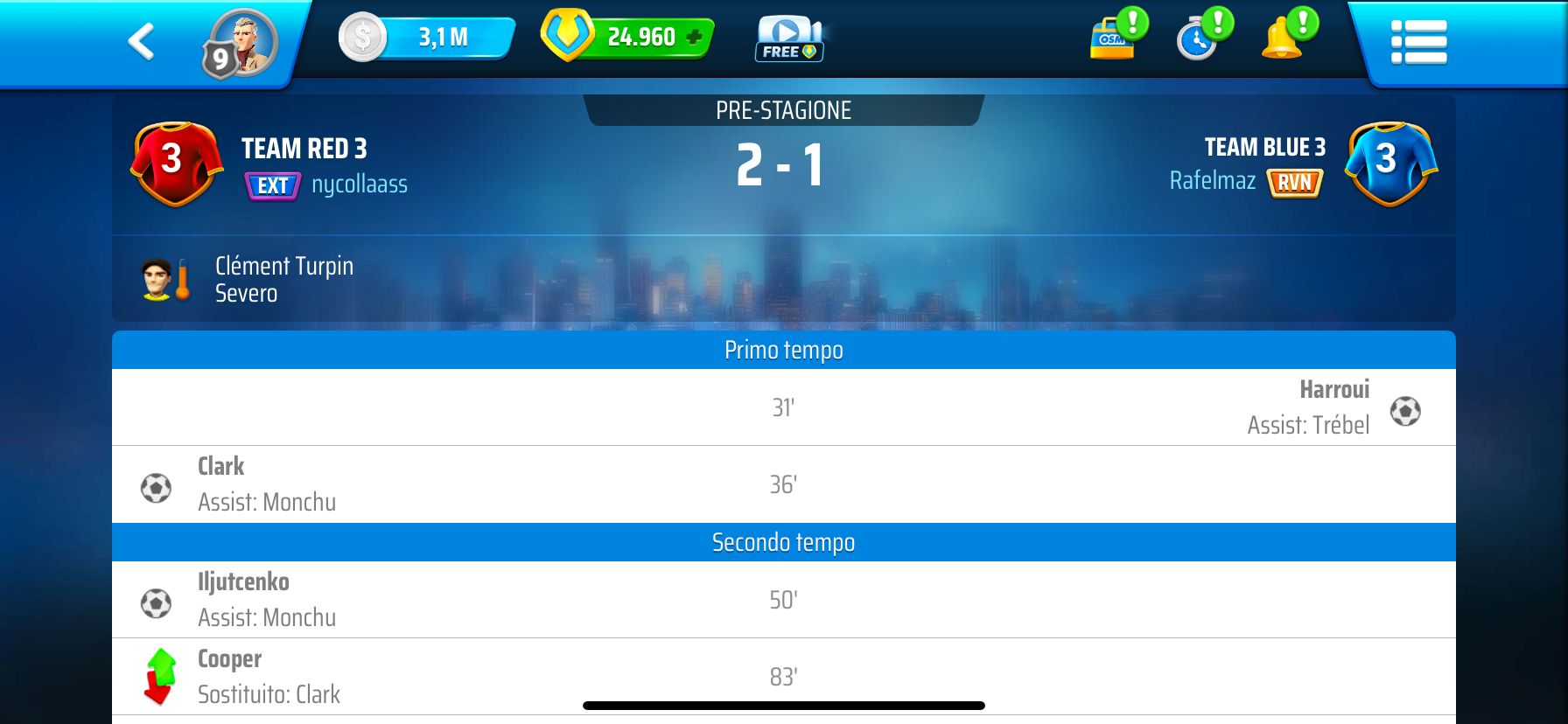This screenshot has width=1568, height=724.
Task: Open Team Blue 3 shirt crest
Action: coord(1390,164)
